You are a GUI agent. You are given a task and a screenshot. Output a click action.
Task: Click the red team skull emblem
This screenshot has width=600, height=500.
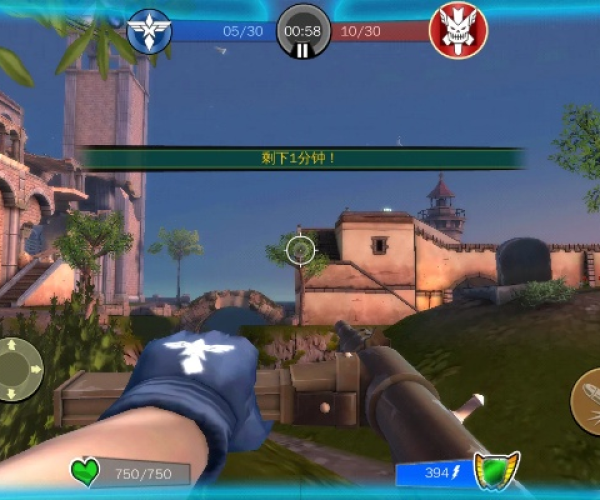[457, 30]
